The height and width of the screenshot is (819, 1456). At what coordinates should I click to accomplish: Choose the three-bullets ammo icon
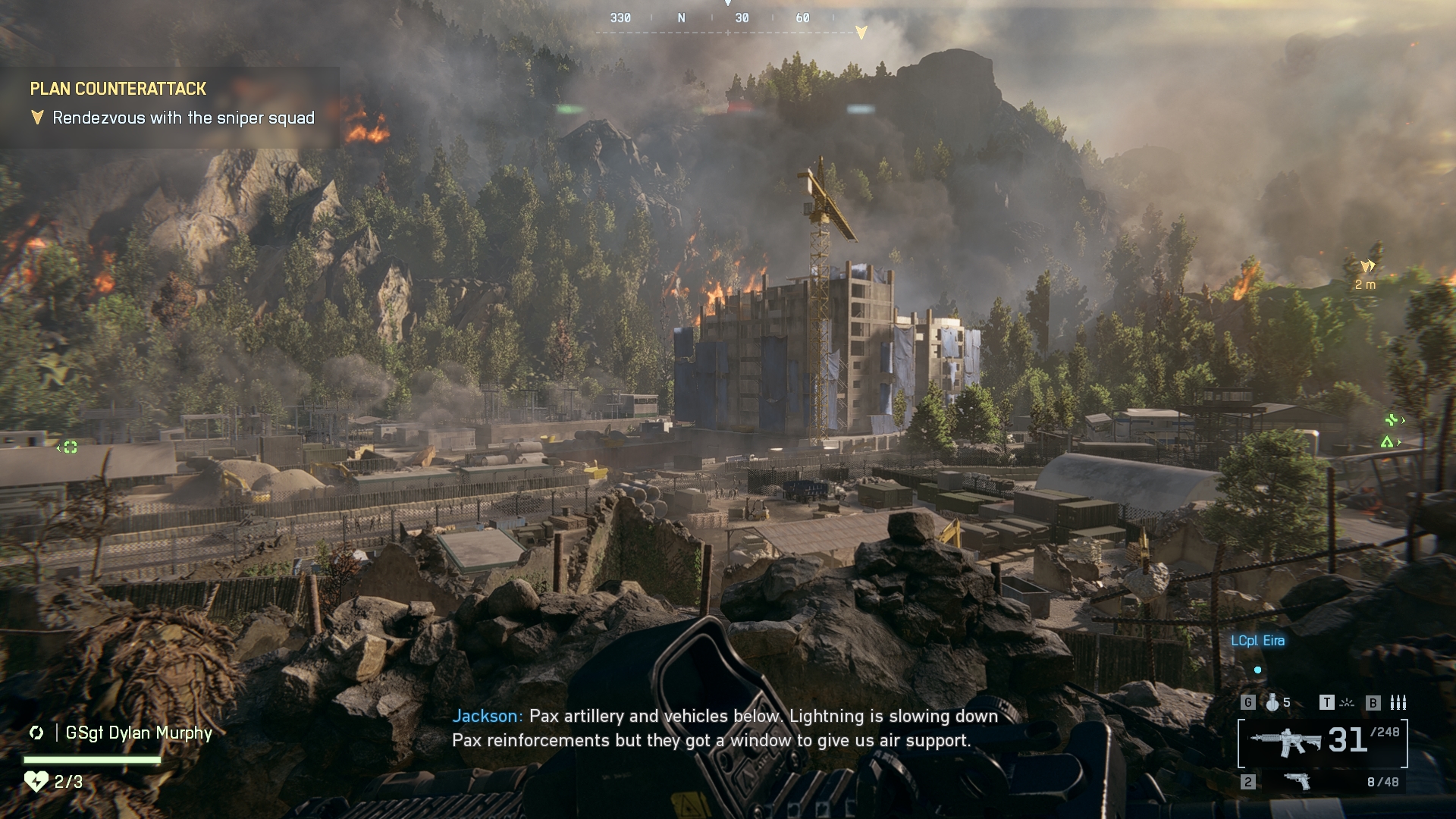click(x=1398, y=702)
